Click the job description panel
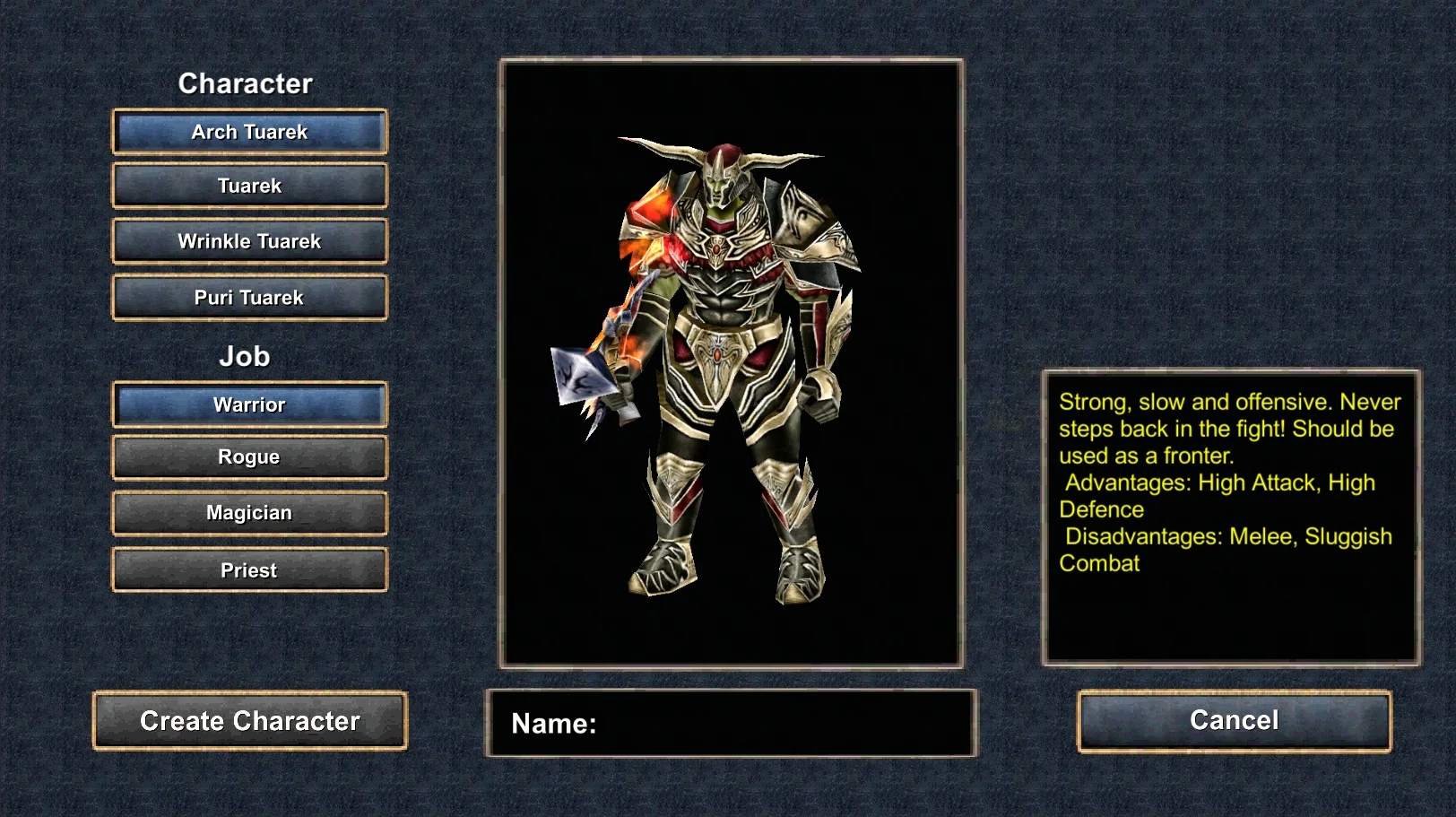The height and width of the screenshot is (817, 1456). tap(1230, 516)
